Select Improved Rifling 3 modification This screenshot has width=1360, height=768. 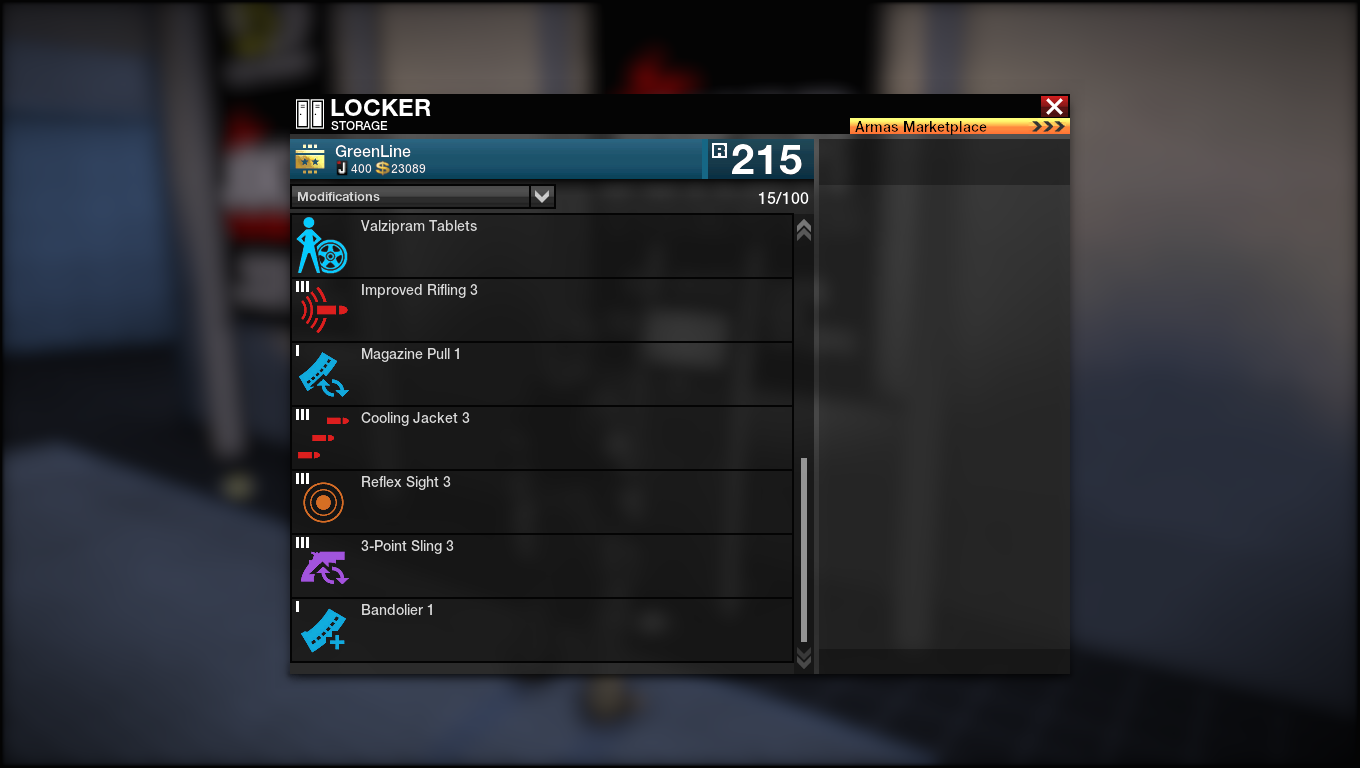(x=541, y=310)
